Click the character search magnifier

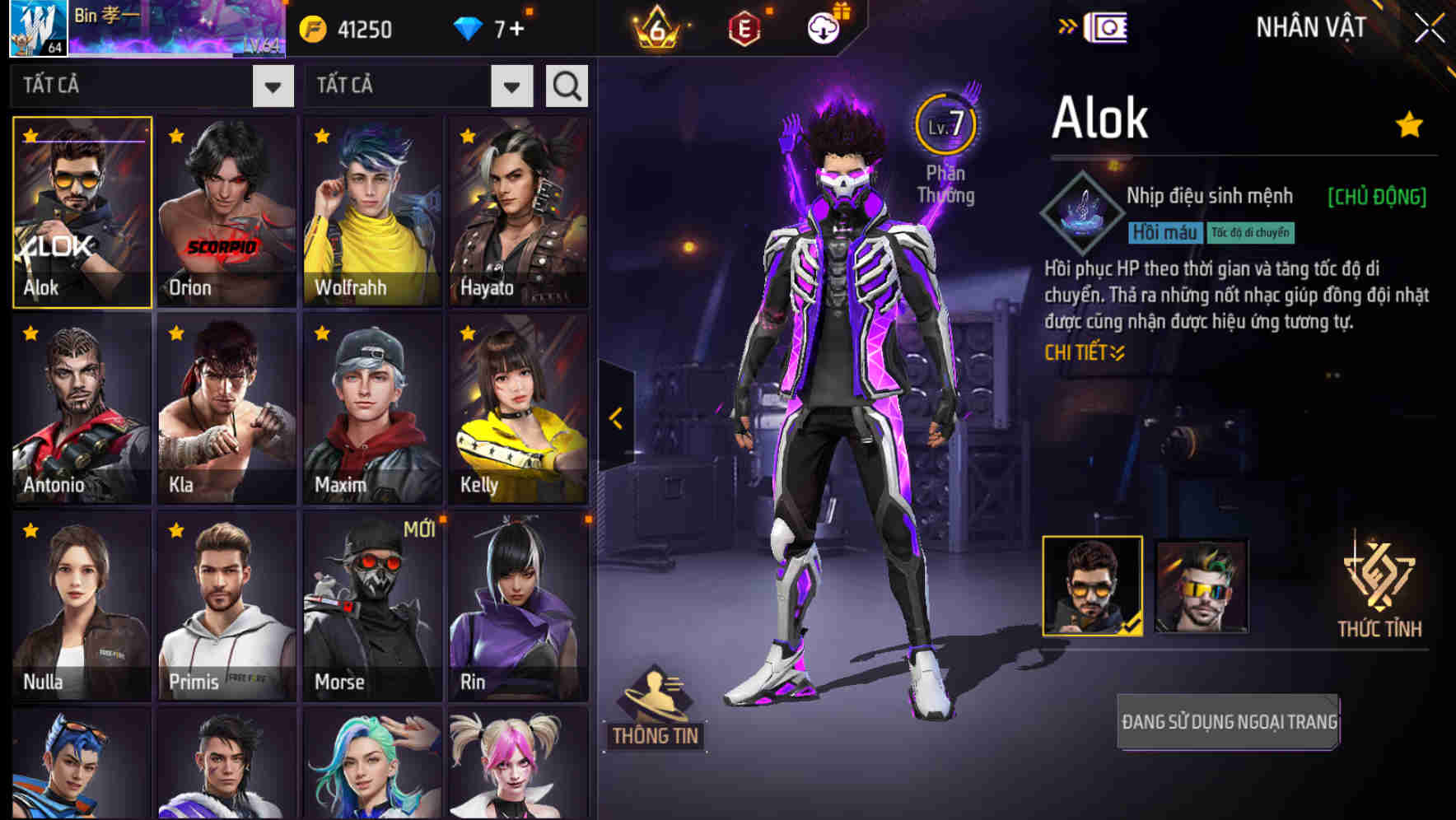pyautogui.click(x=566, y=85)
